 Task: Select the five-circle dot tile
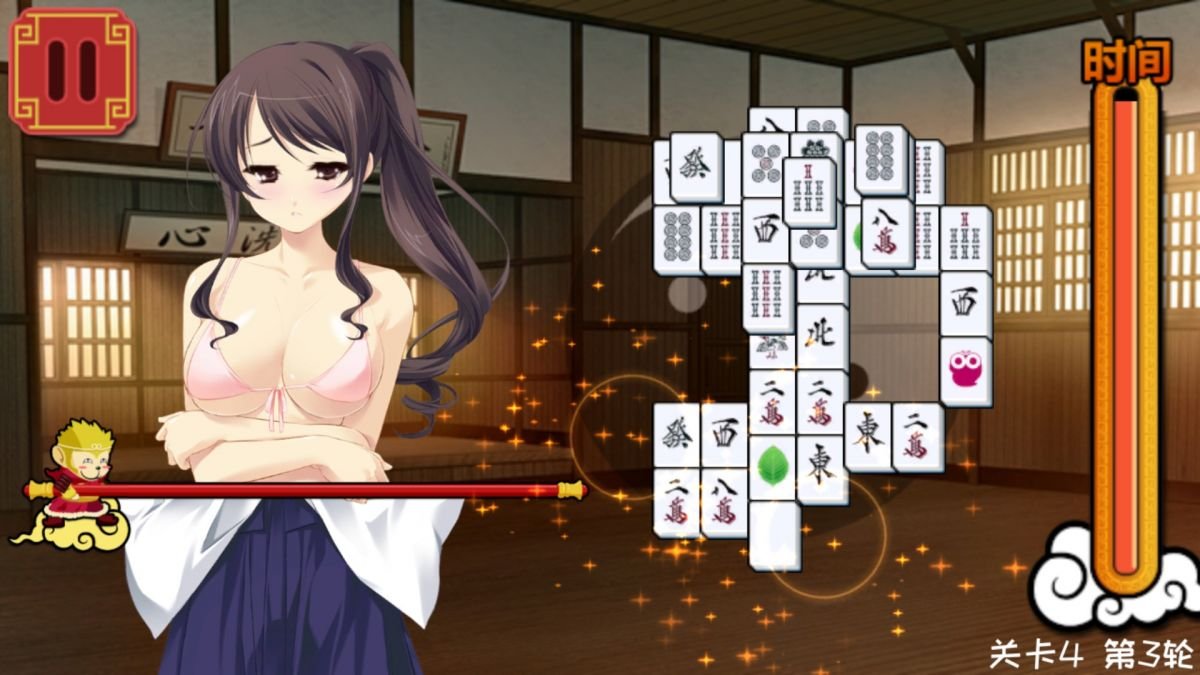coord(767,164)
